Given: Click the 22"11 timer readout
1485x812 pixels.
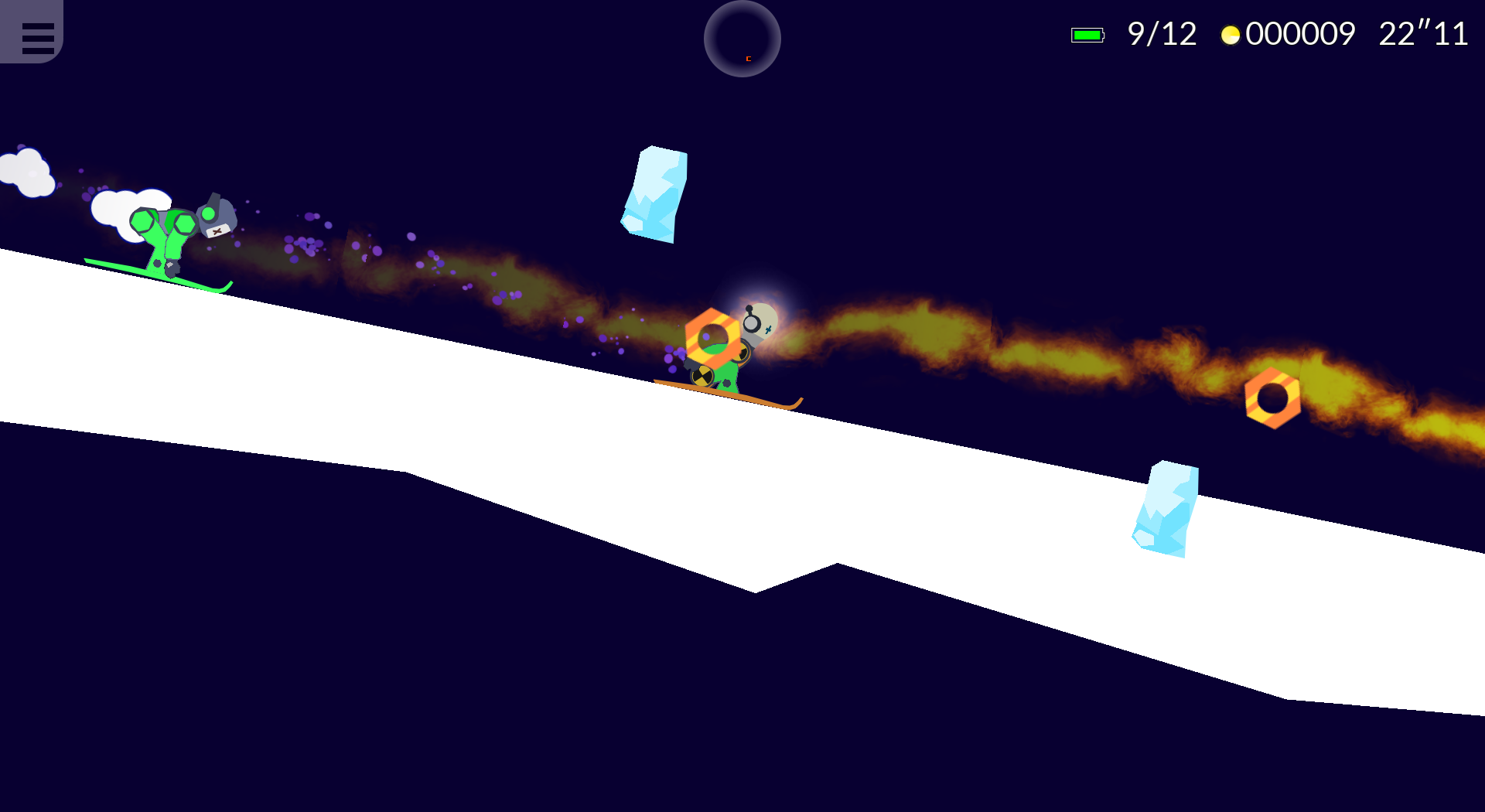Looking at the screenshot, I should [x=1423, y=34].
